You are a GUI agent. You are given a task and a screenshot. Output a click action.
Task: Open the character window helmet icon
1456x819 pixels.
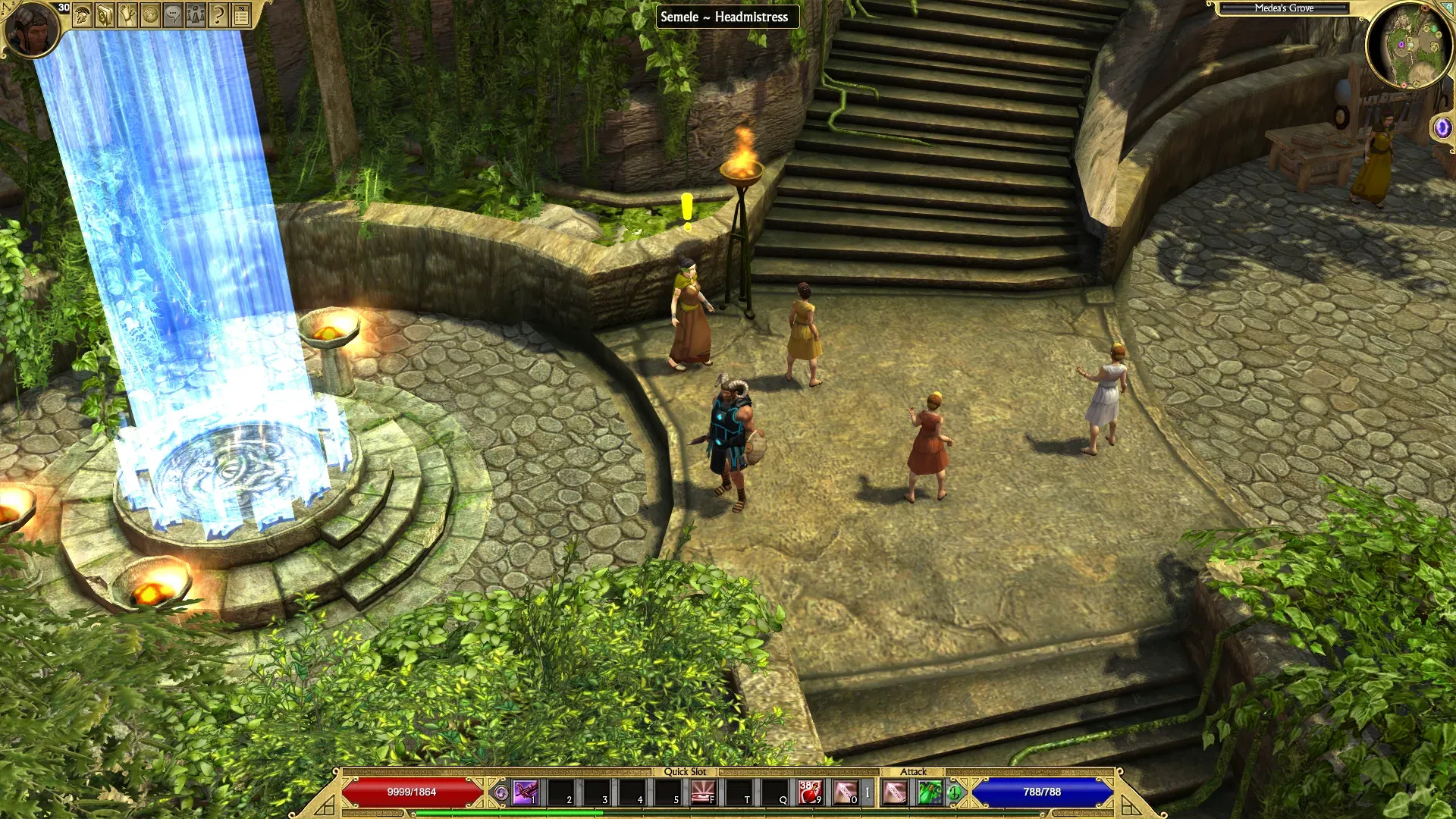83,15
